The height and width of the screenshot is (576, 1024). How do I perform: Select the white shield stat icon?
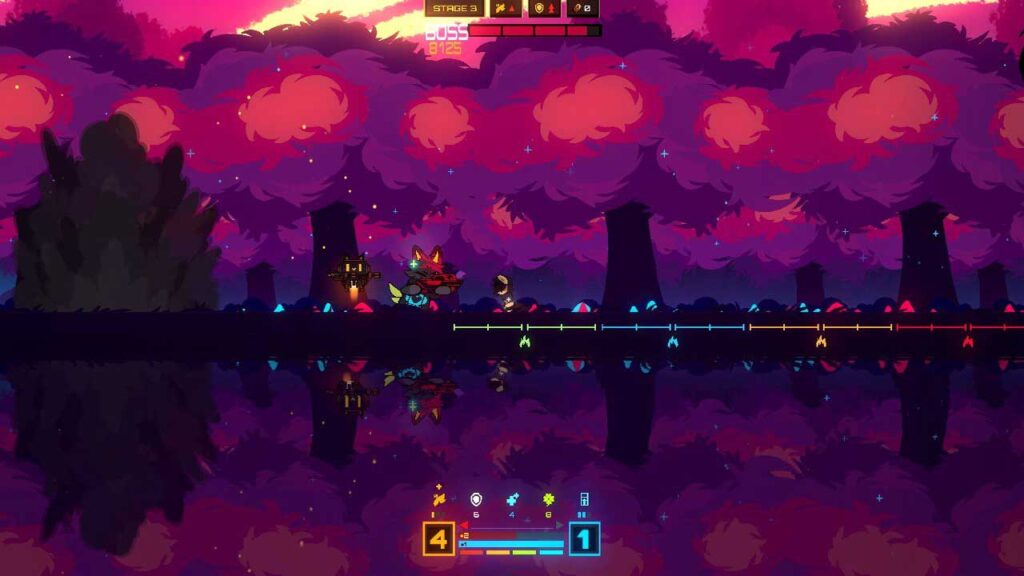click(475, 499)
